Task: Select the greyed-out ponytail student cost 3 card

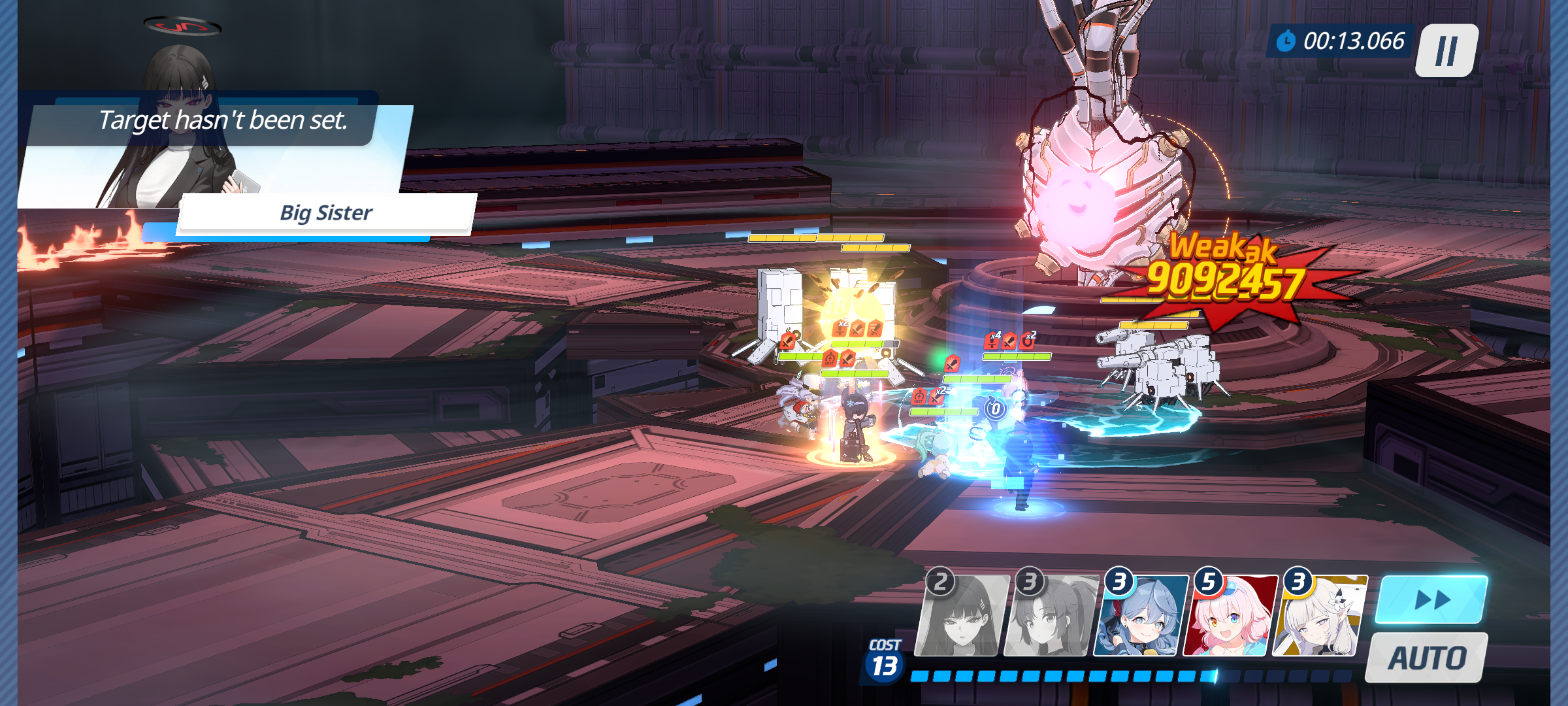Action: [x=1050, y=616]
